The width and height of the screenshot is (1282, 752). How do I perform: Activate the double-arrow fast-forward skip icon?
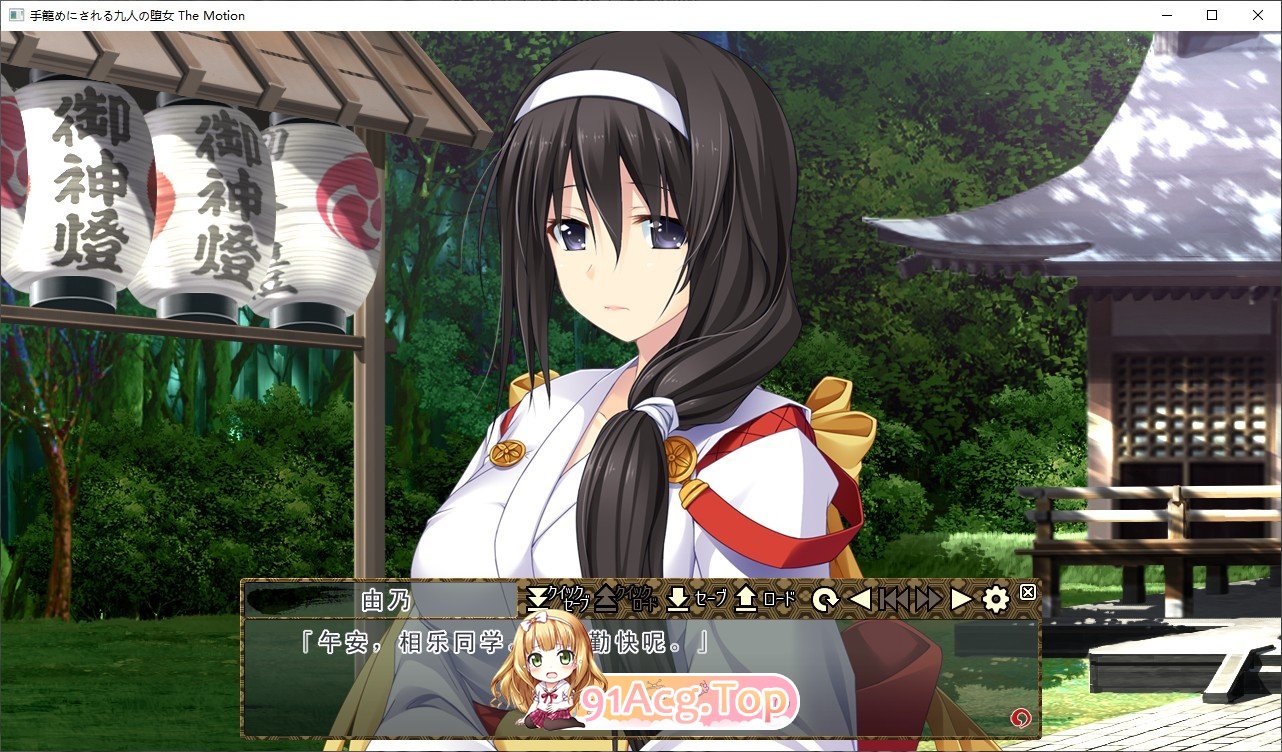[929, 600]
